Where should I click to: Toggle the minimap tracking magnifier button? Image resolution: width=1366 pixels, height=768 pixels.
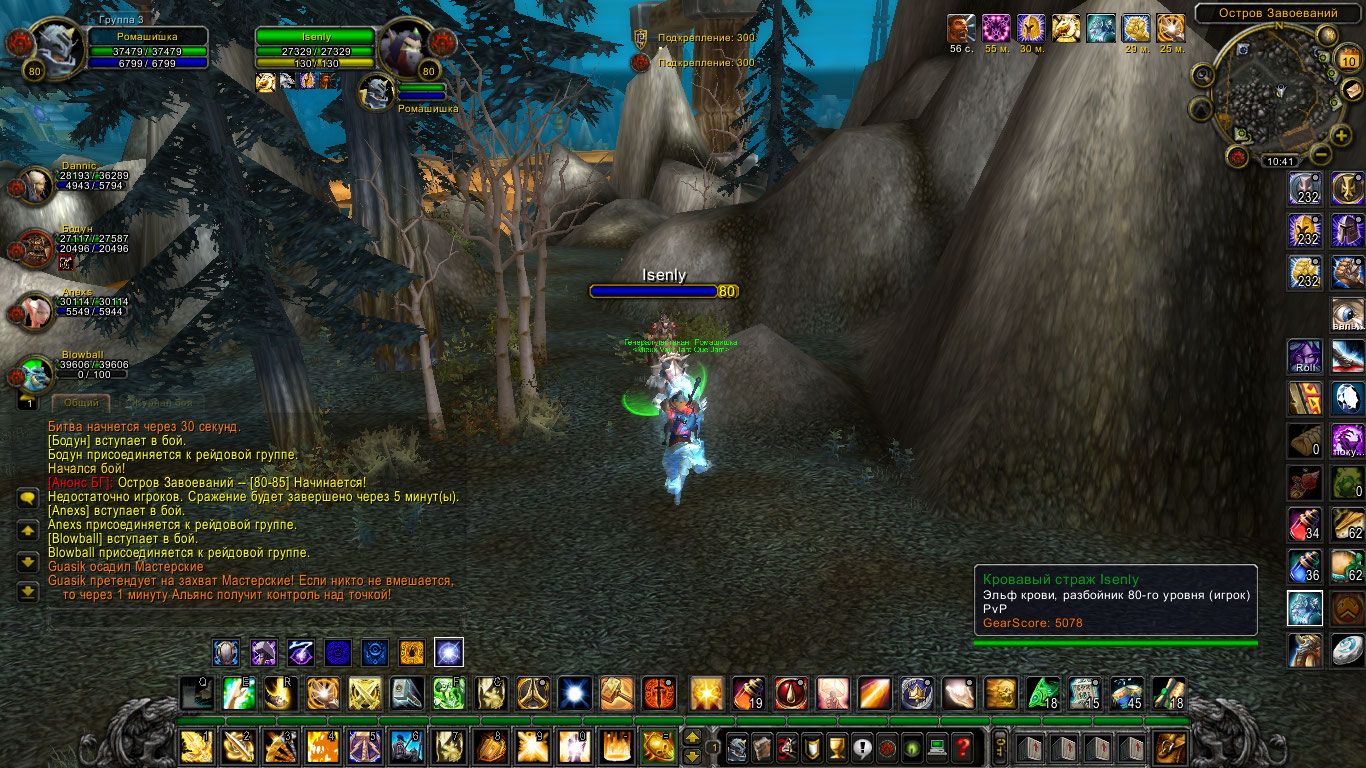pos(1203,75)
